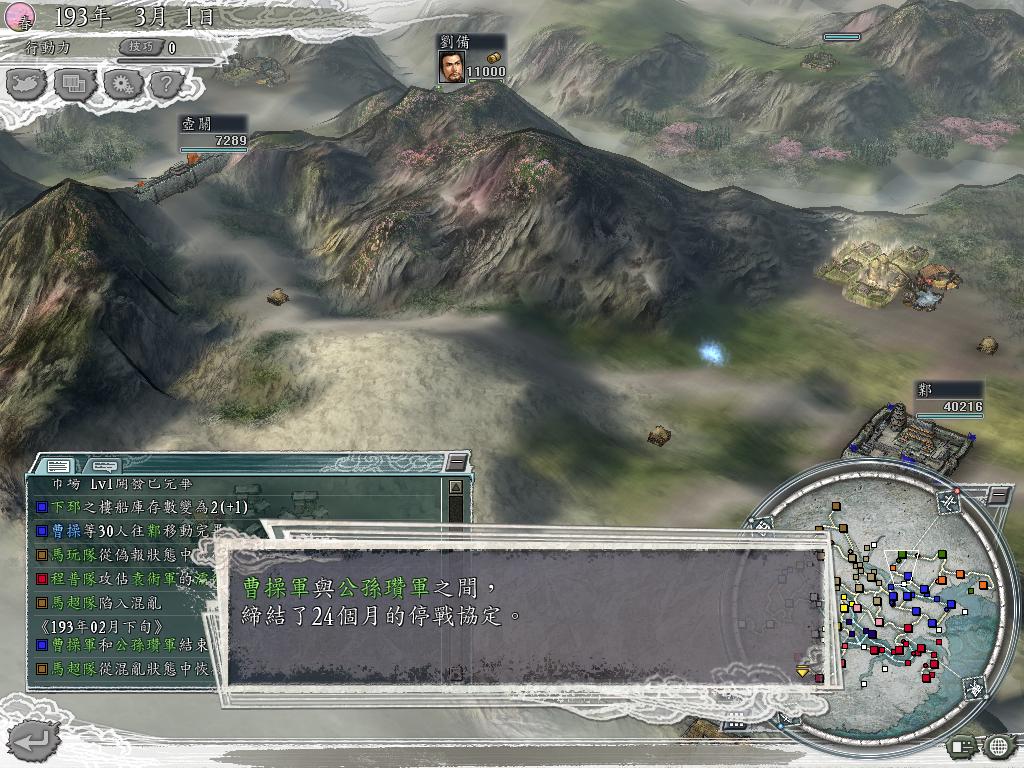Viewport: 1024px width, 768px height.
Task: Select Liu Bei's army portrait
Action: pos(451,66)
